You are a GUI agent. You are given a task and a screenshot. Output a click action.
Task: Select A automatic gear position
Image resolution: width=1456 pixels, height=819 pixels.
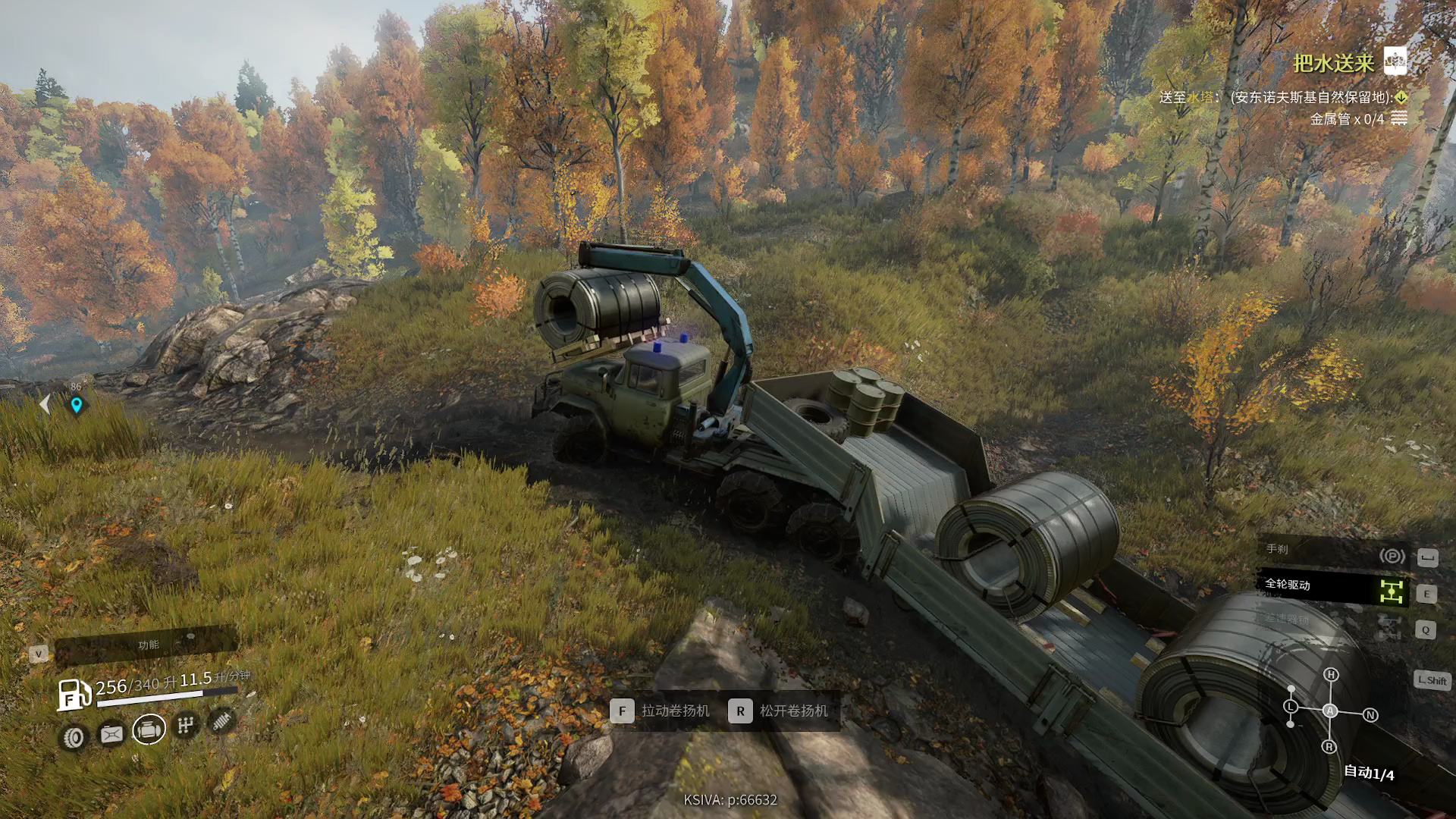pyautogui.click(x=1330, y=711)
